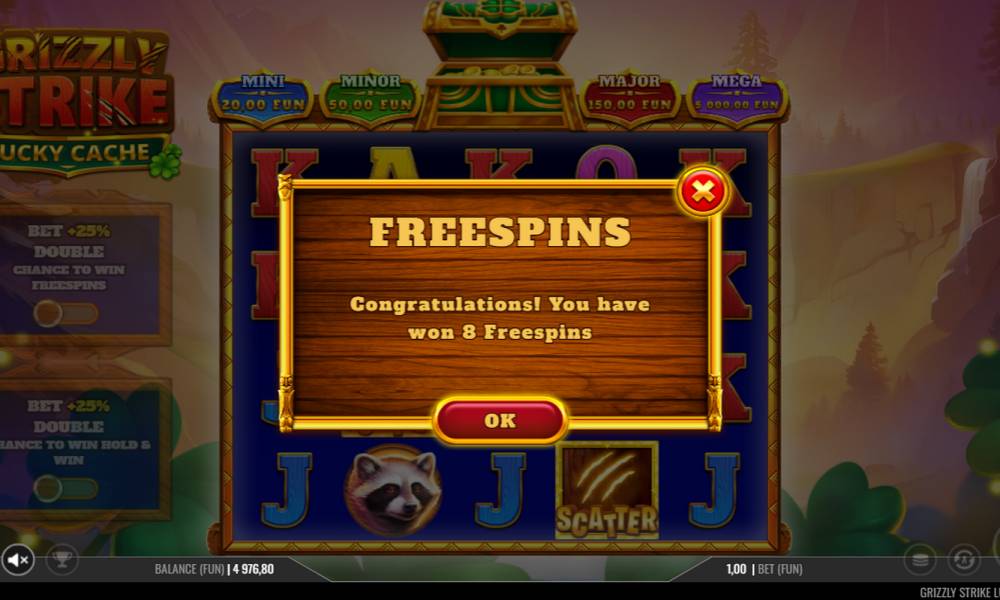This screenshot has width=1000, height=600.
Task: Close the Freespins popup with the X
Action: 703,191
